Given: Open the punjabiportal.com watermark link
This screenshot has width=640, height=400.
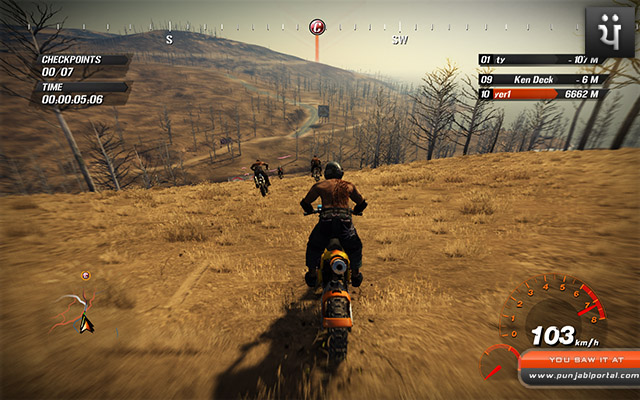Looking at the screenshot, I should point(582,375).
